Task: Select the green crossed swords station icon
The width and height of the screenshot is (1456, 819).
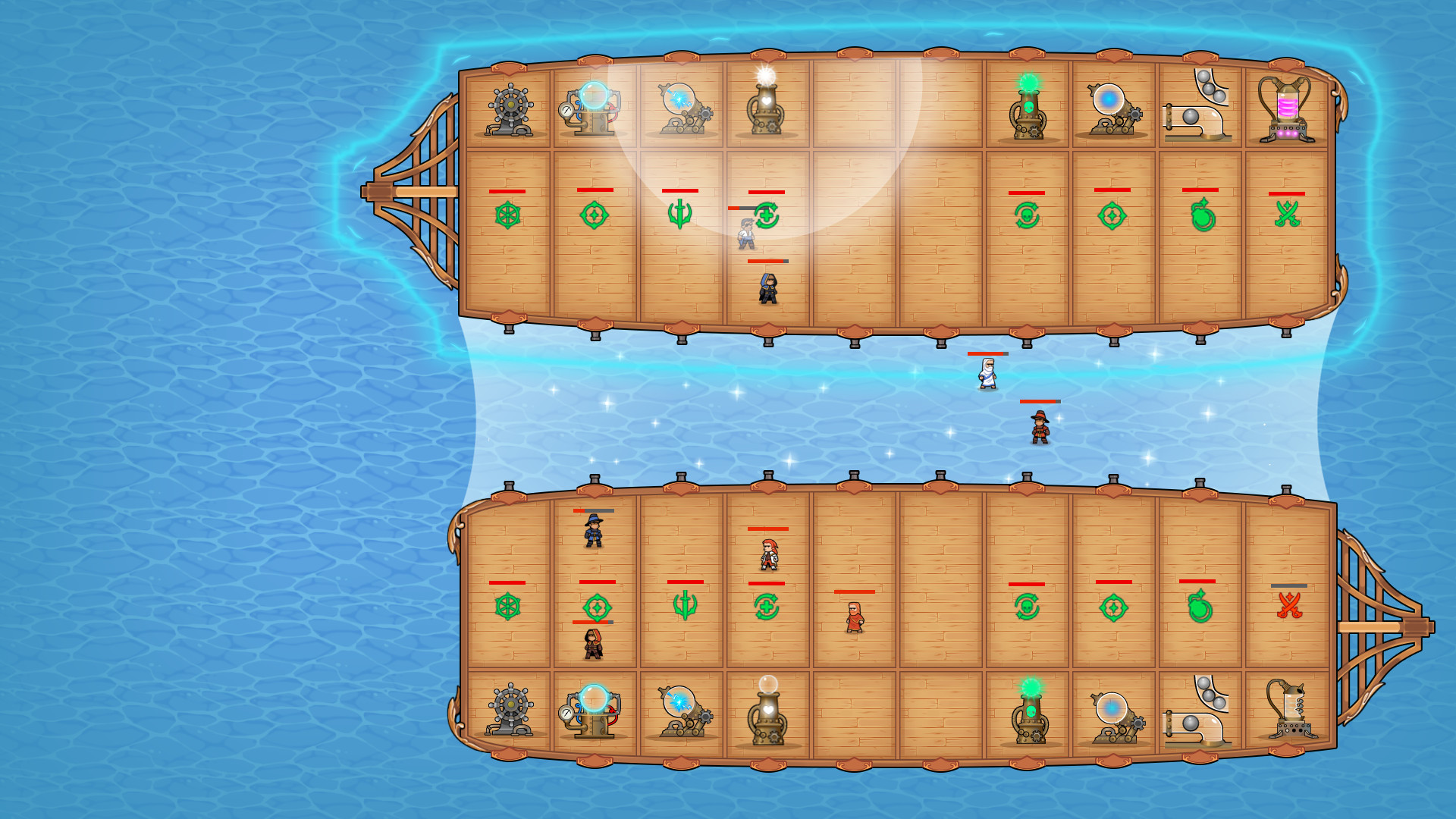Action: [1287, 214]
